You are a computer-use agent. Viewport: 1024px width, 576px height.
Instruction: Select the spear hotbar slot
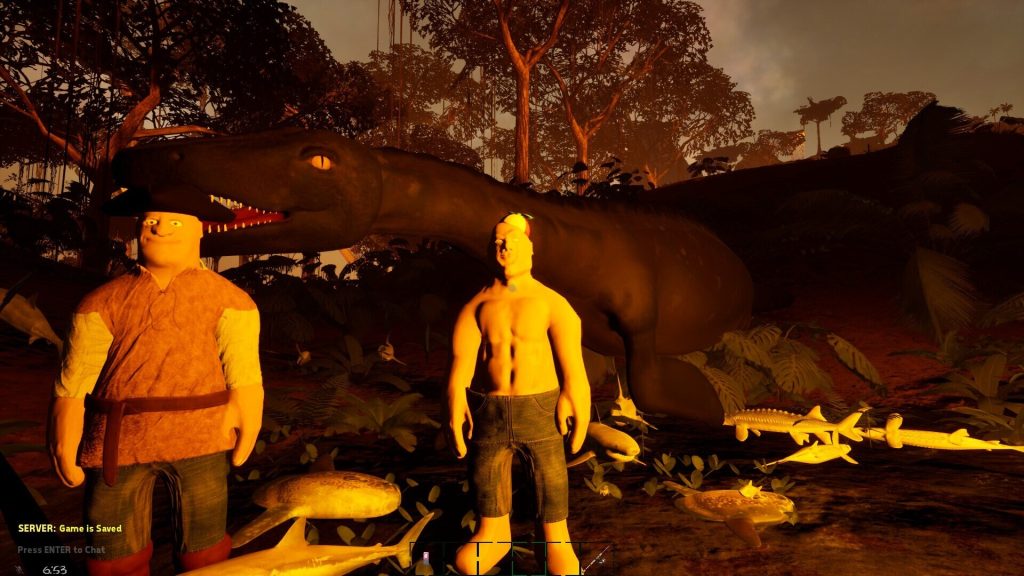point(595,559)
